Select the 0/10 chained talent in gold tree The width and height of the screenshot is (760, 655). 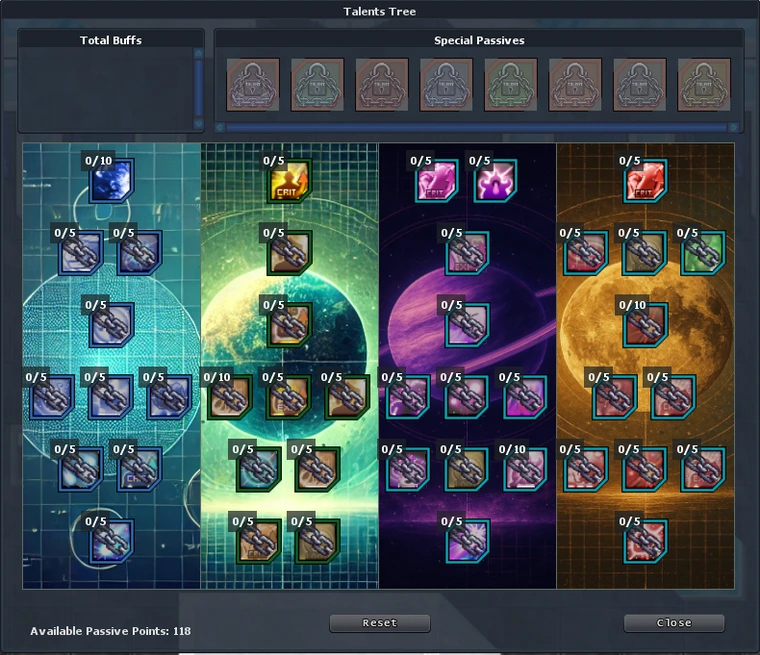point(645,325)
